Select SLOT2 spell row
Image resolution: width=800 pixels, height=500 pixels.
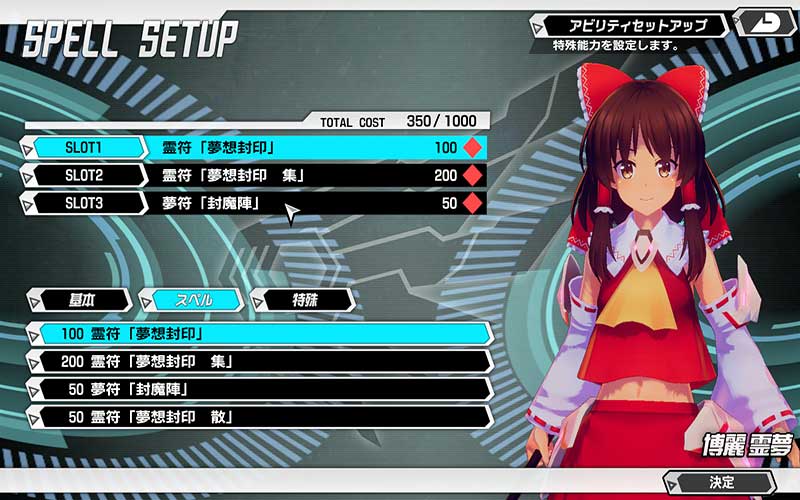click(x=255, y=176)
